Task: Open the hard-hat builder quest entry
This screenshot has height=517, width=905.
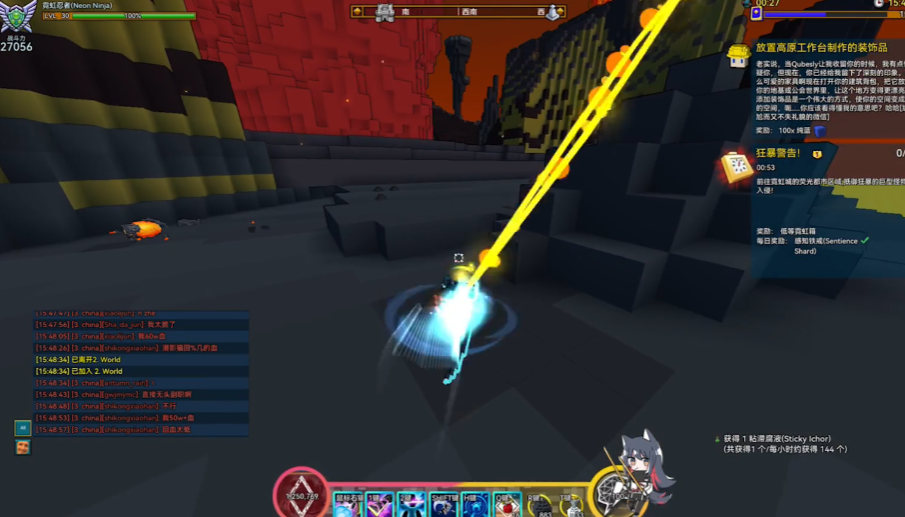Action: tap(738, 55)
